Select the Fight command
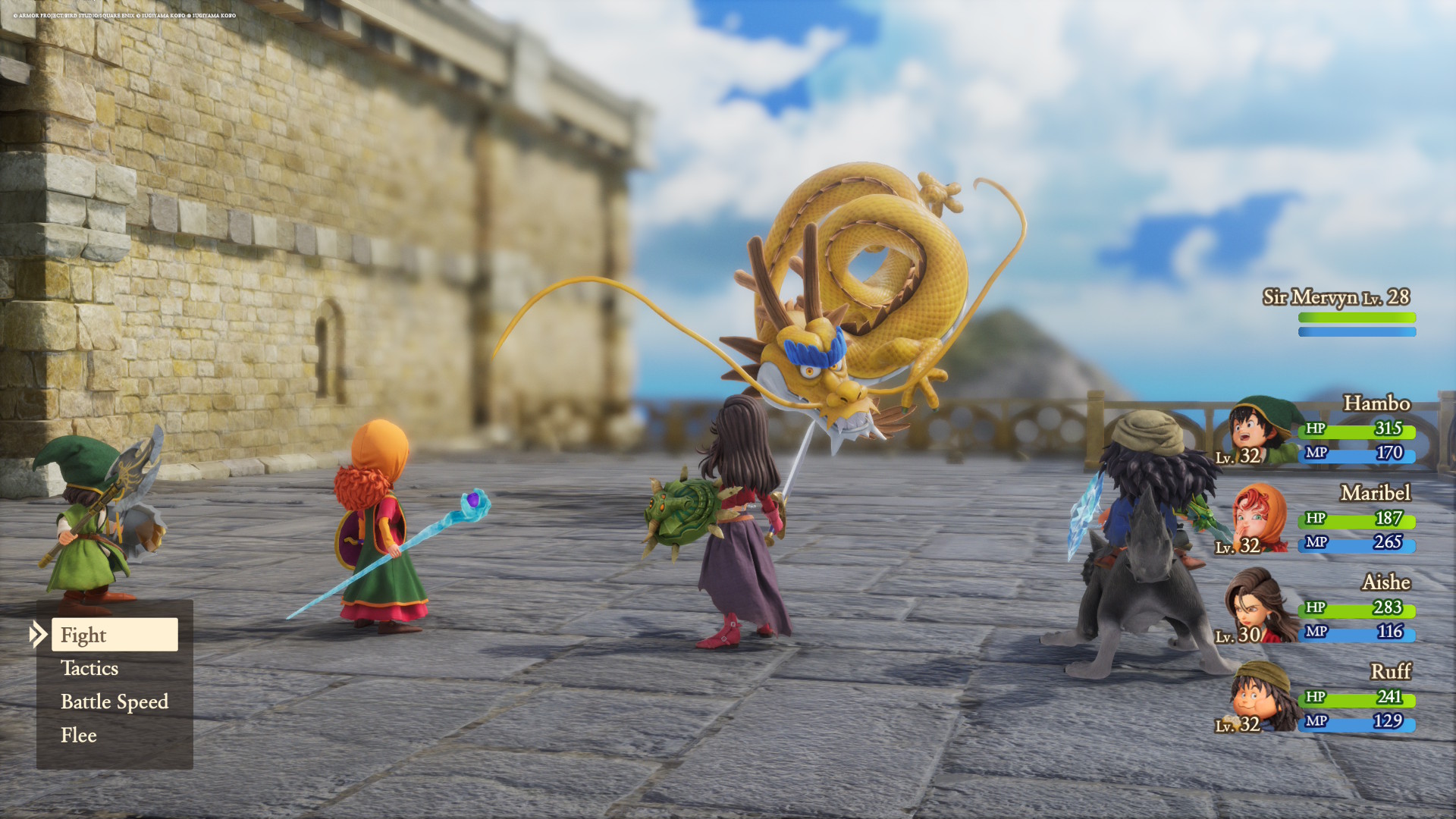1456x819 pixels. (85, 635)
